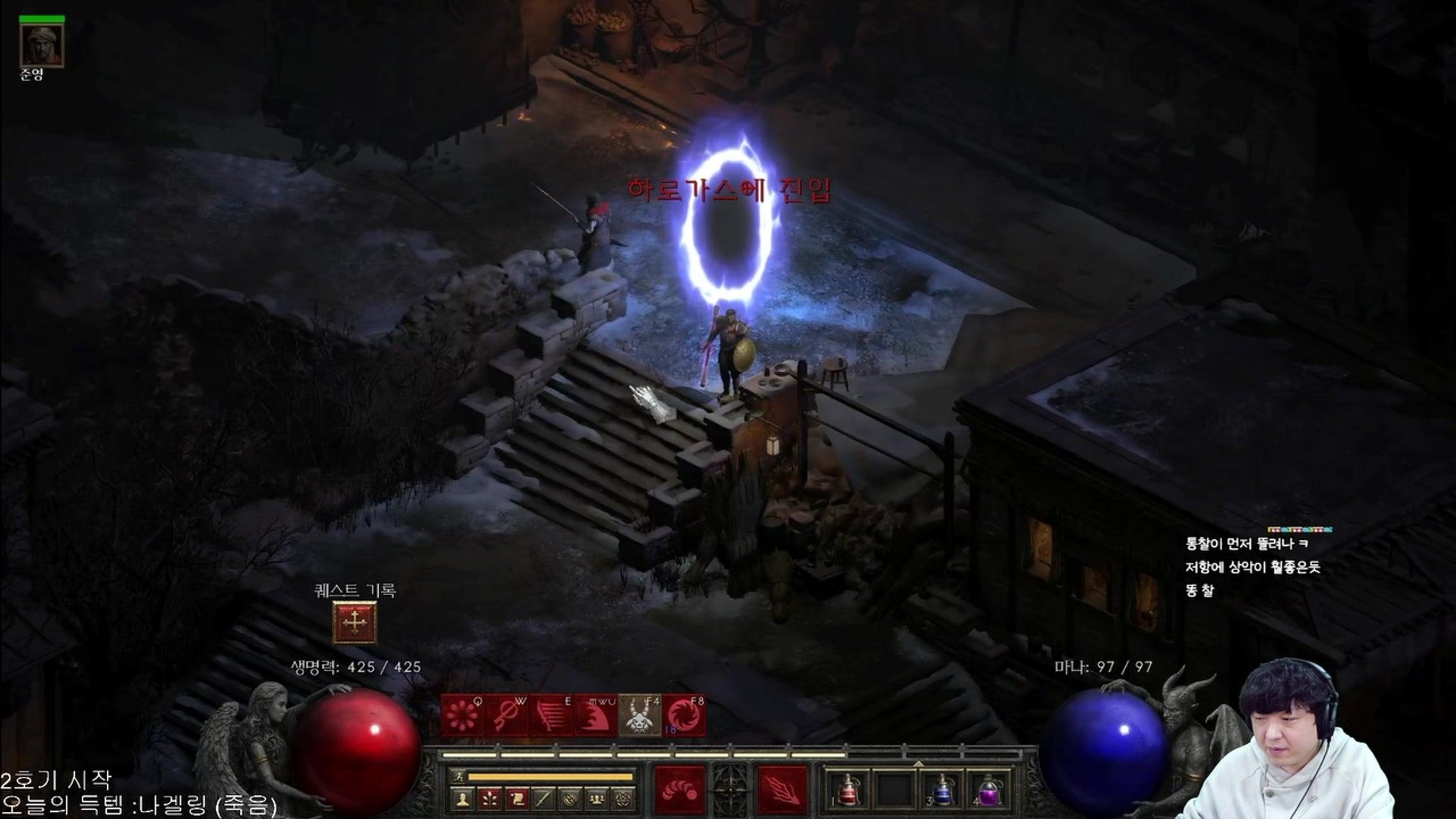The image size is (1456, 819).
Task: Open the inventory sword button
Action: tap(543, 799)
